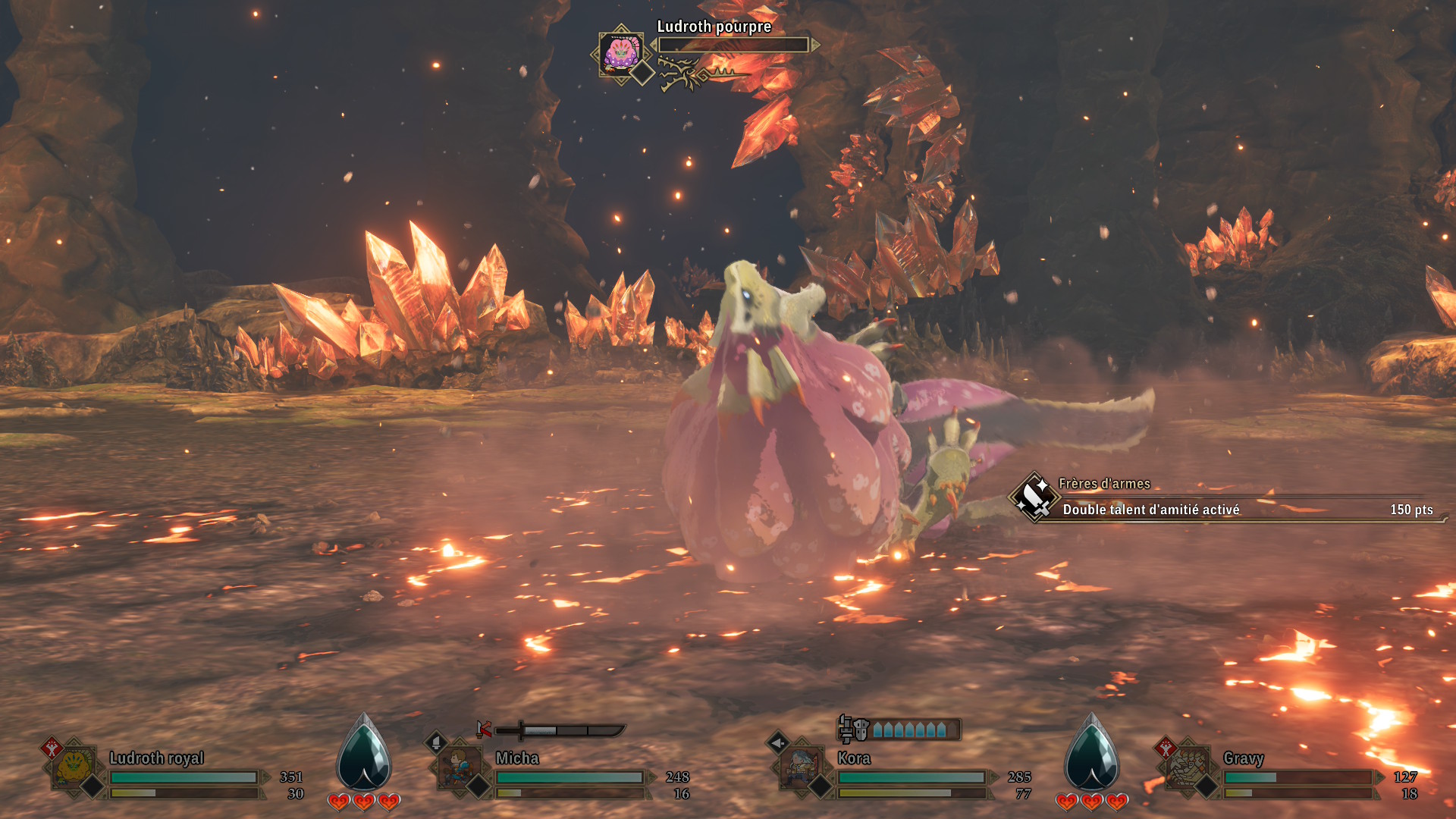Click the kinship gem beside Ludroth royal
Image resolution: width=1456 pixels, height=819 pixels.
click(x=364, y=755)
